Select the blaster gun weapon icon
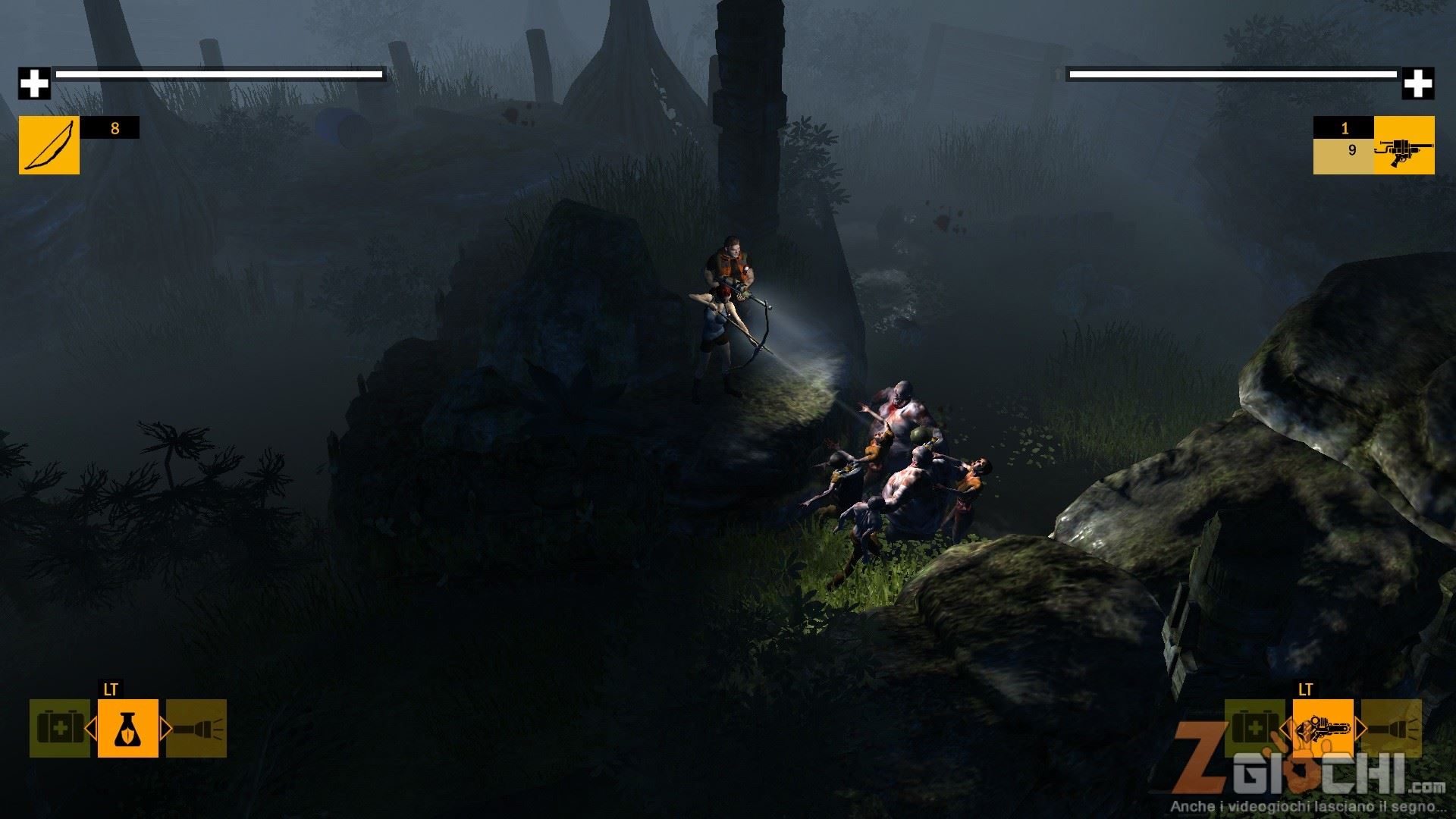Viewport: 1456px width, 819px height. 1404,145
